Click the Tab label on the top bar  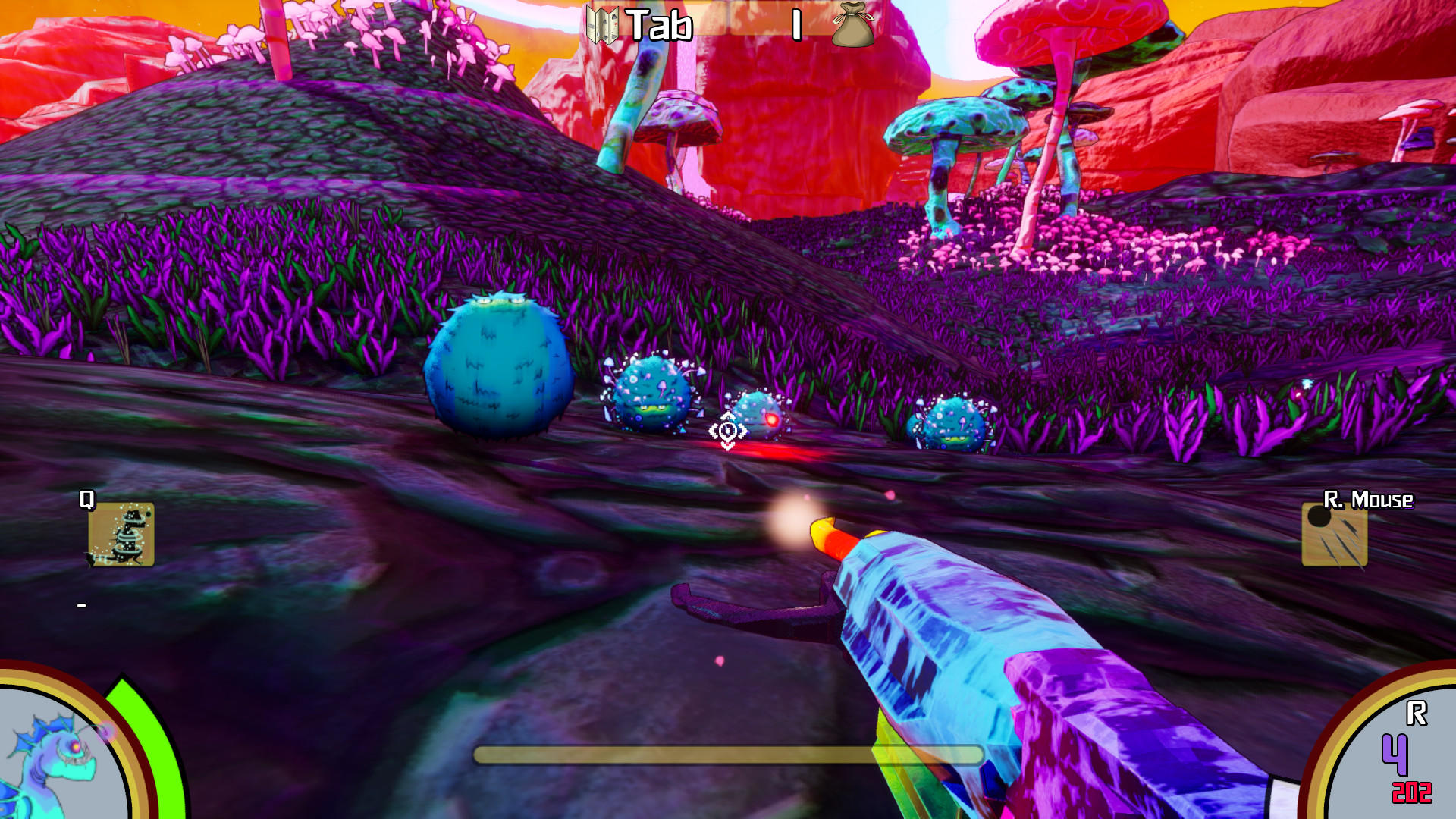(660, 25)
